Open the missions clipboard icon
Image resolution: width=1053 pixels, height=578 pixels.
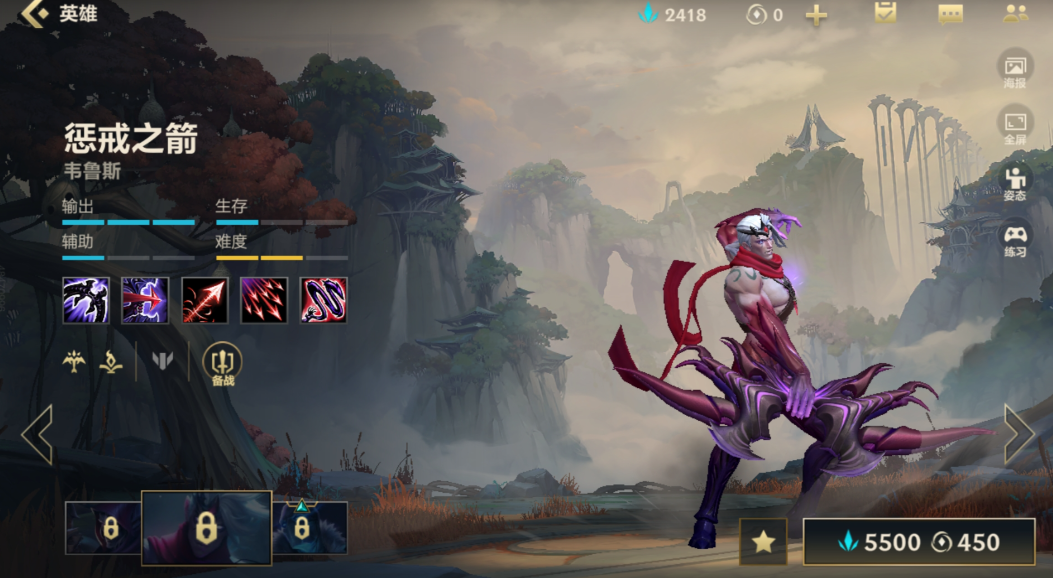click(885, 14)
